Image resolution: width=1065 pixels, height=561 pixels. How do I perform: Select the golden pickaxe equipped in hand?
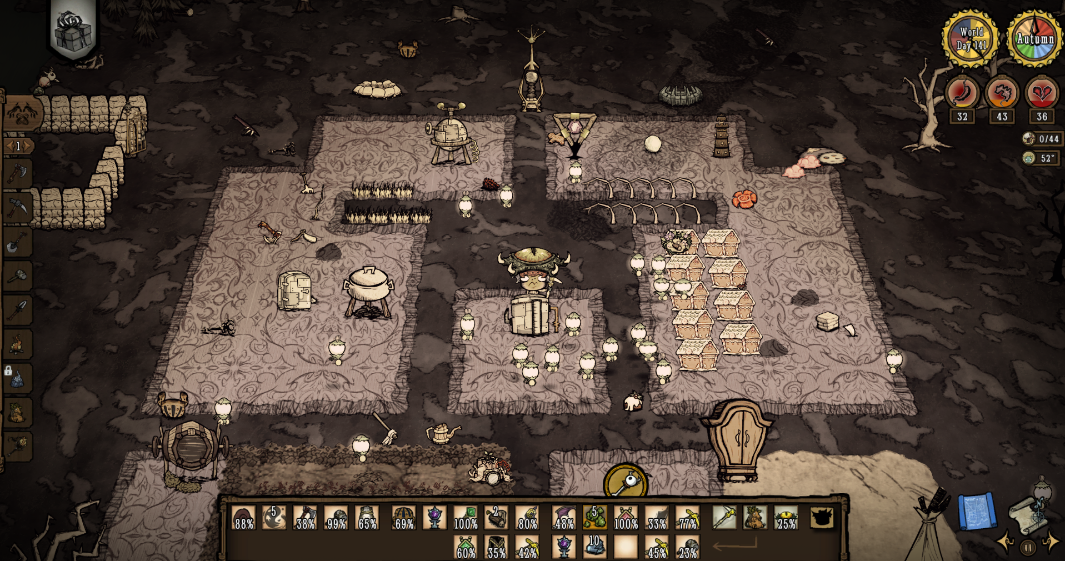pos(724,518)
